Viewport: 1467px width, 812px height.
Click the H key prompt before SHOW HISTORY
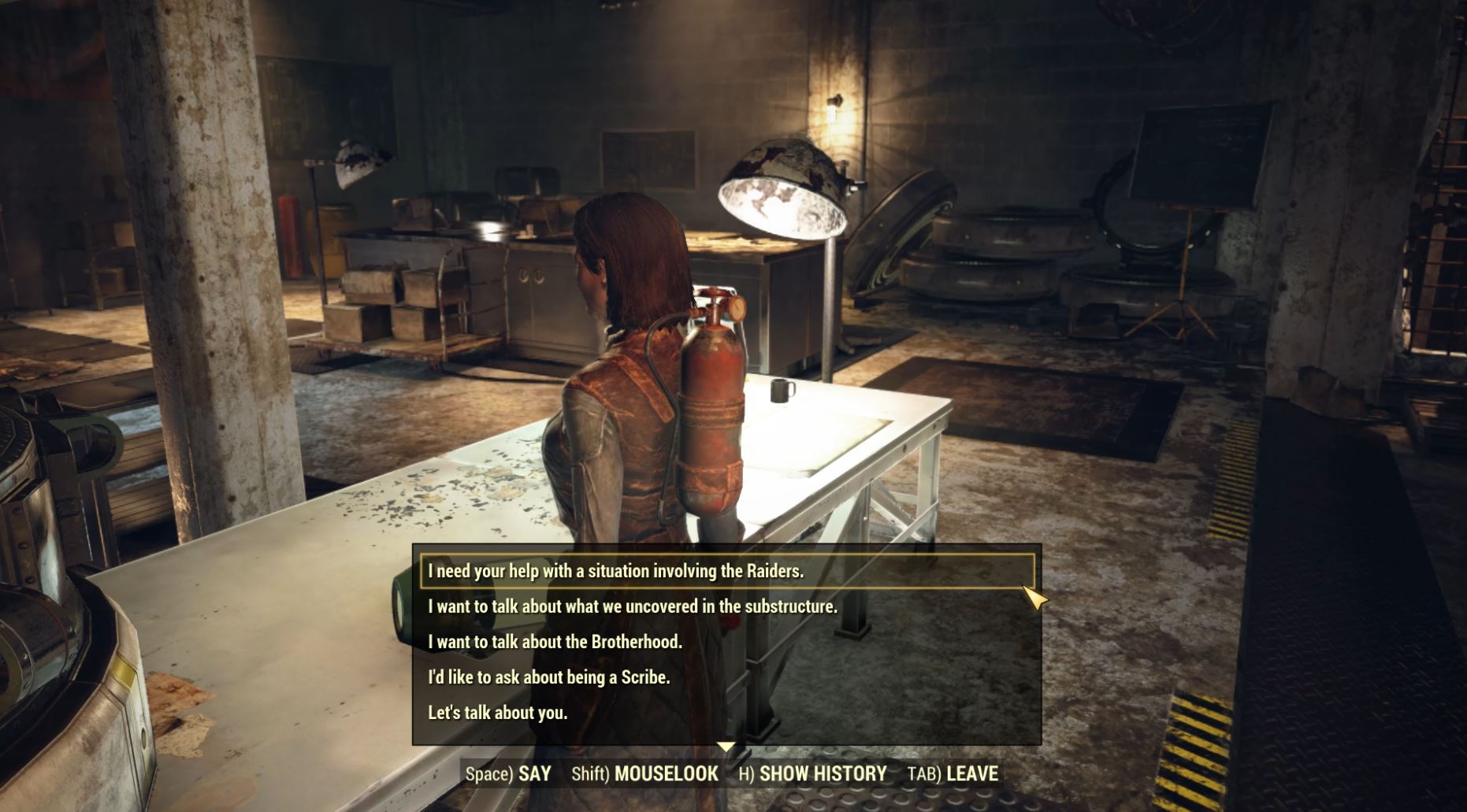coord(745,774)
